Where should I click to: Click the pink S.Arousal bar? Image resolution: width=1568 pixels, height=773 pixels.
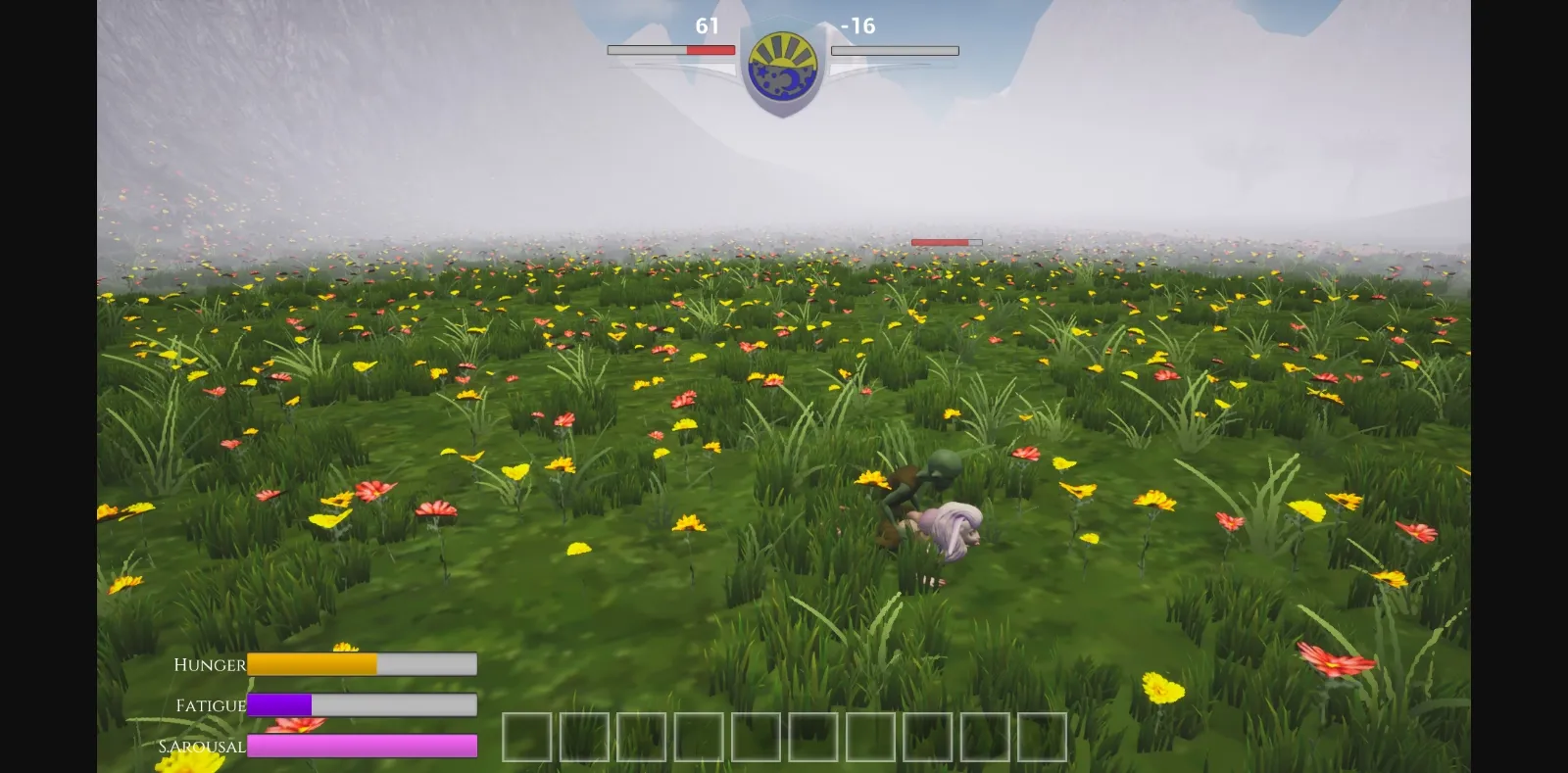coord(363,746)
